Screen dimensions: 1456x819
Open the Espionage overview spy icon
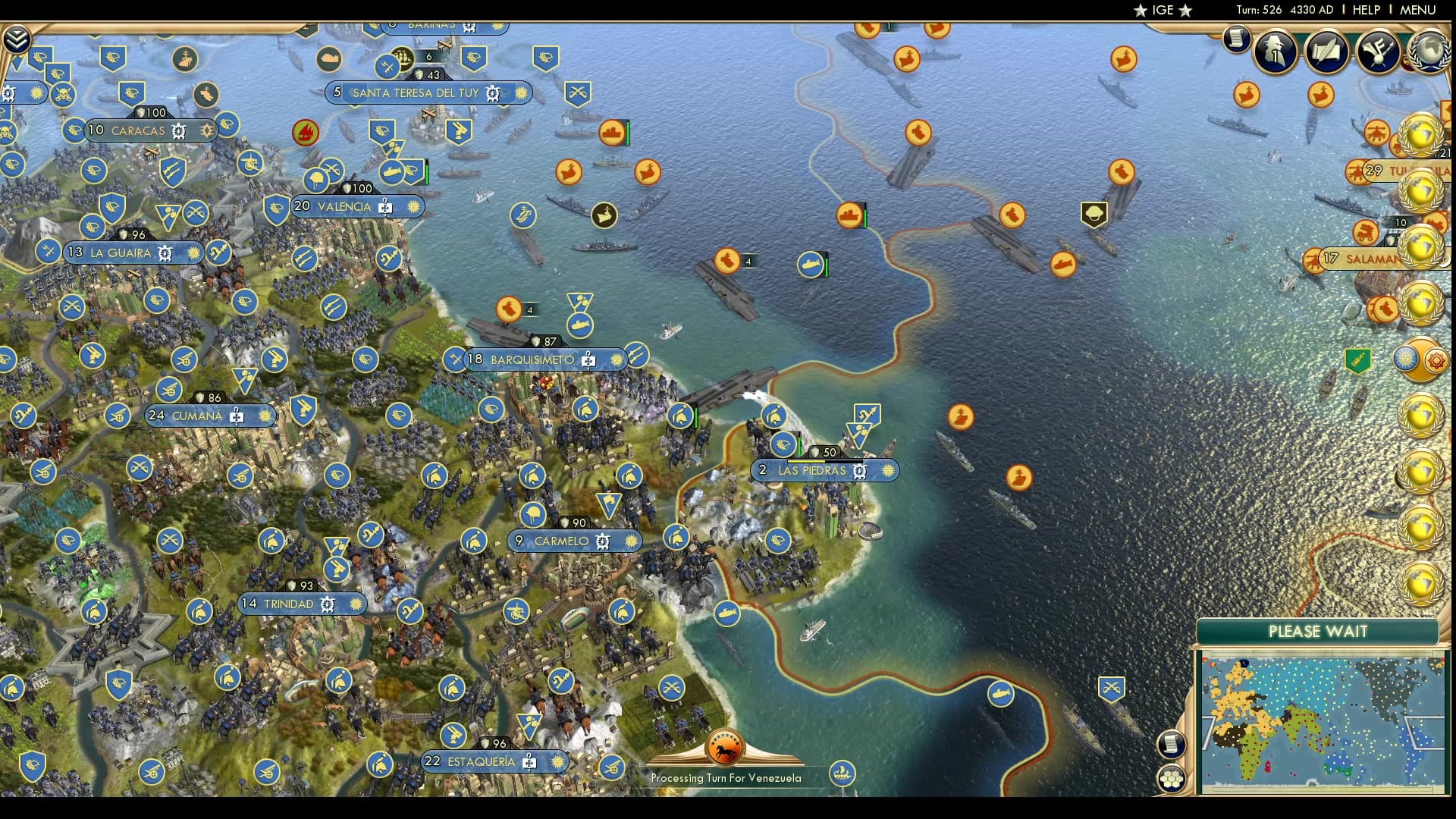pyautogui.click(x=1275, y=52)
